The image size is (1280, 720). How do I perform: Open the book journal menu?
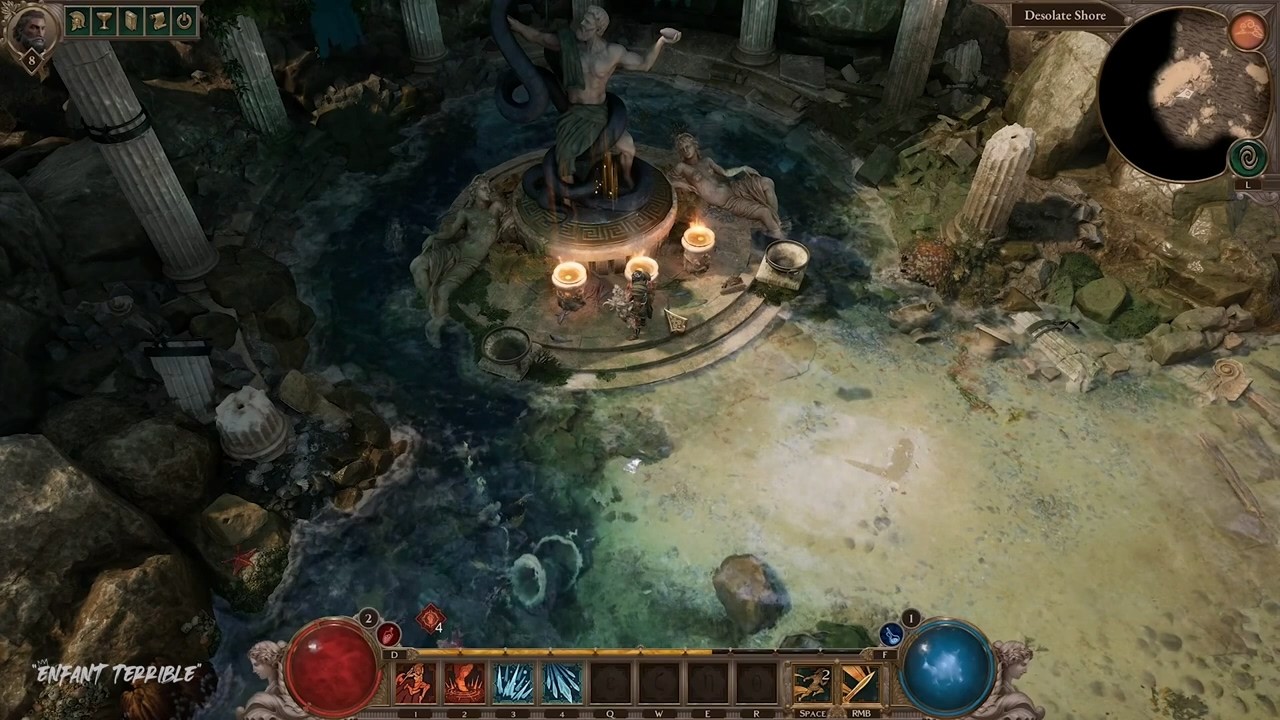pos(130,21)
